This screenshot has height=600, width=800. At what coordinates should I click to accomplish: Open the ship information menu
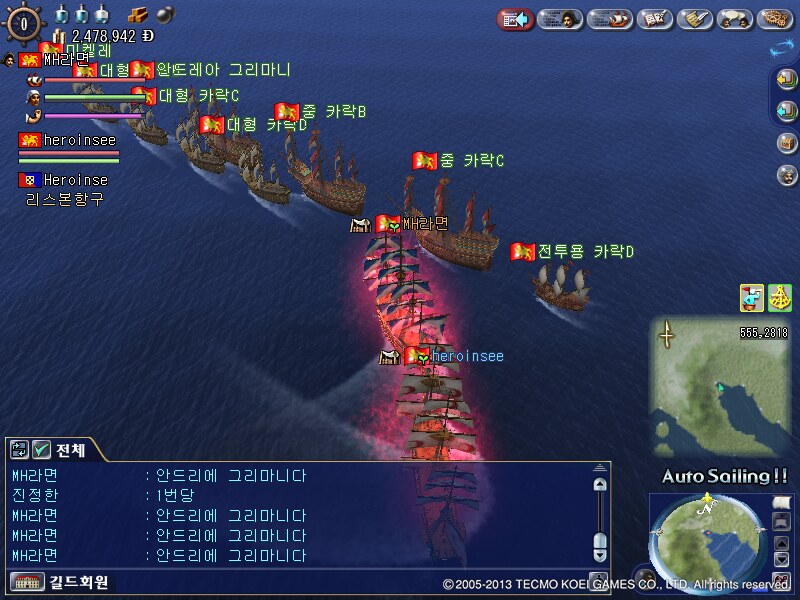point(610,18)
